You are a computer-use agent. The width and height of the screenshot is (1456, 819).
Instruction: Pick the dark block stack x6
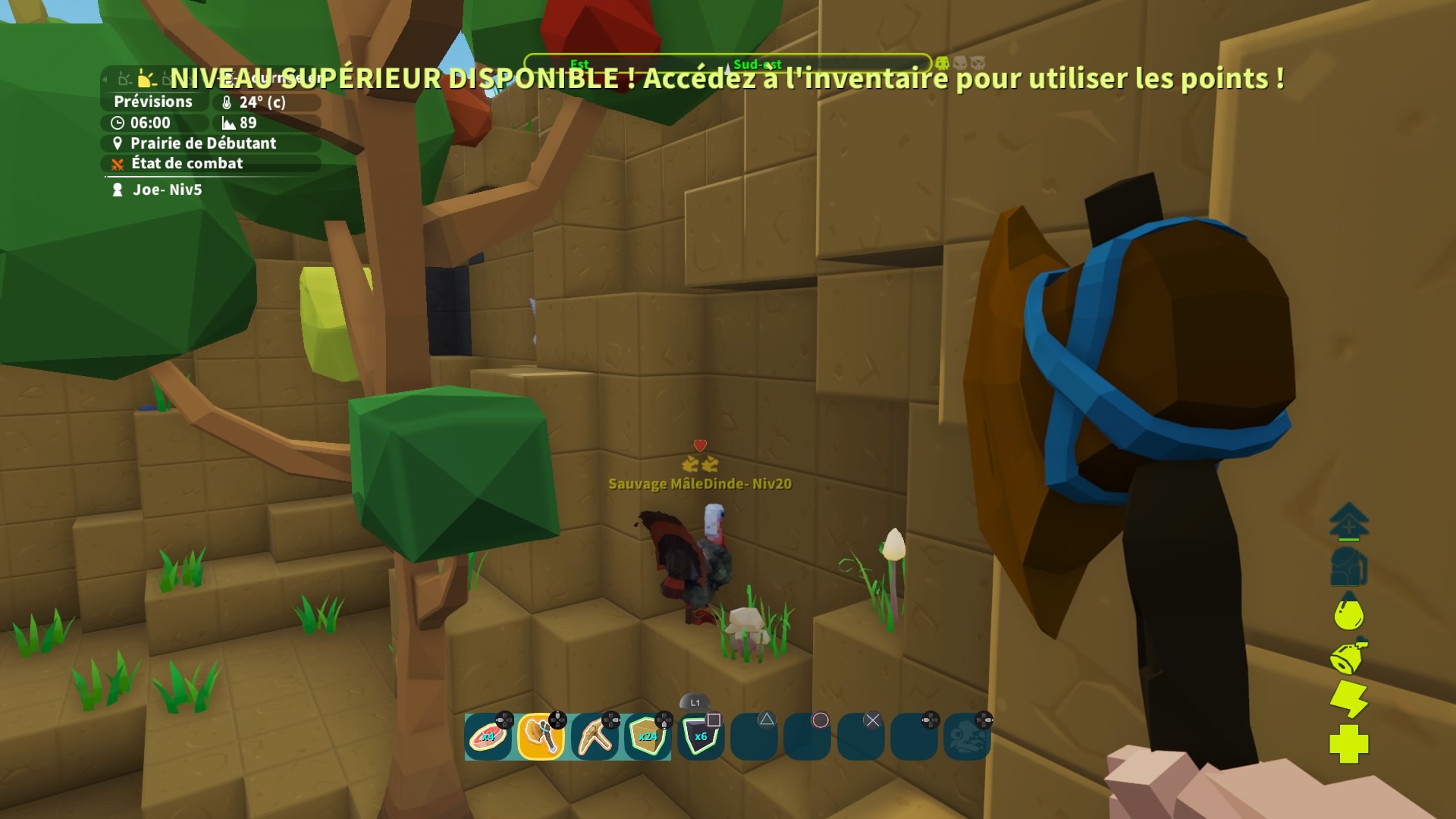point(701,736)
